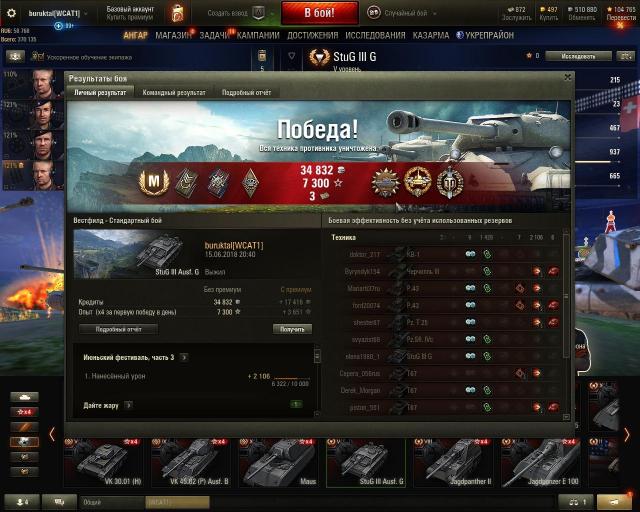This screenshot has width=640, height=512.
Task: Go to the КАЗАРМА barracks
Action: [430, 34]
